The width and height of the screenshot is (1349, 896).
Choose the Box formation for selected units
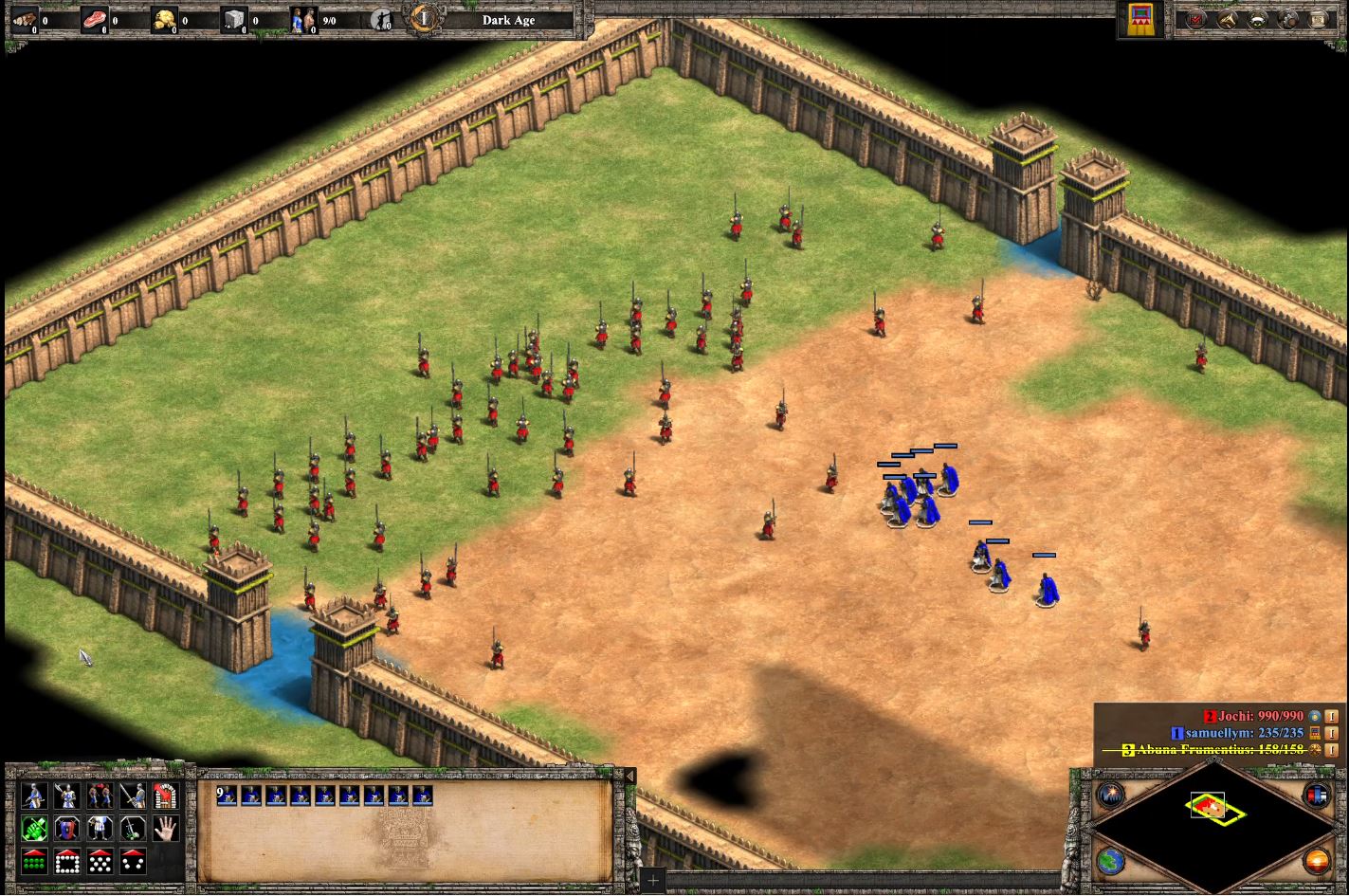(68, 861)
